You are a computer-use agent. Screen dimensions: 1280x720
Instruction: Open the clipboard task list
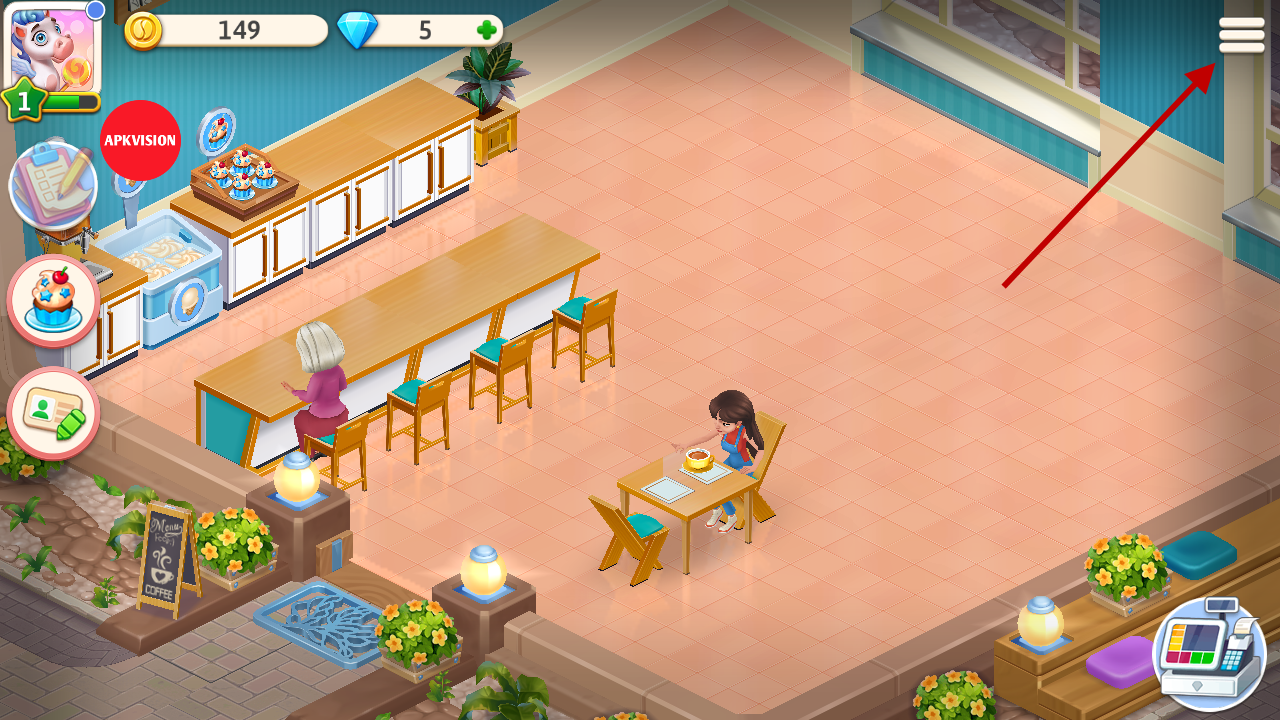click(x=52, y=186)
